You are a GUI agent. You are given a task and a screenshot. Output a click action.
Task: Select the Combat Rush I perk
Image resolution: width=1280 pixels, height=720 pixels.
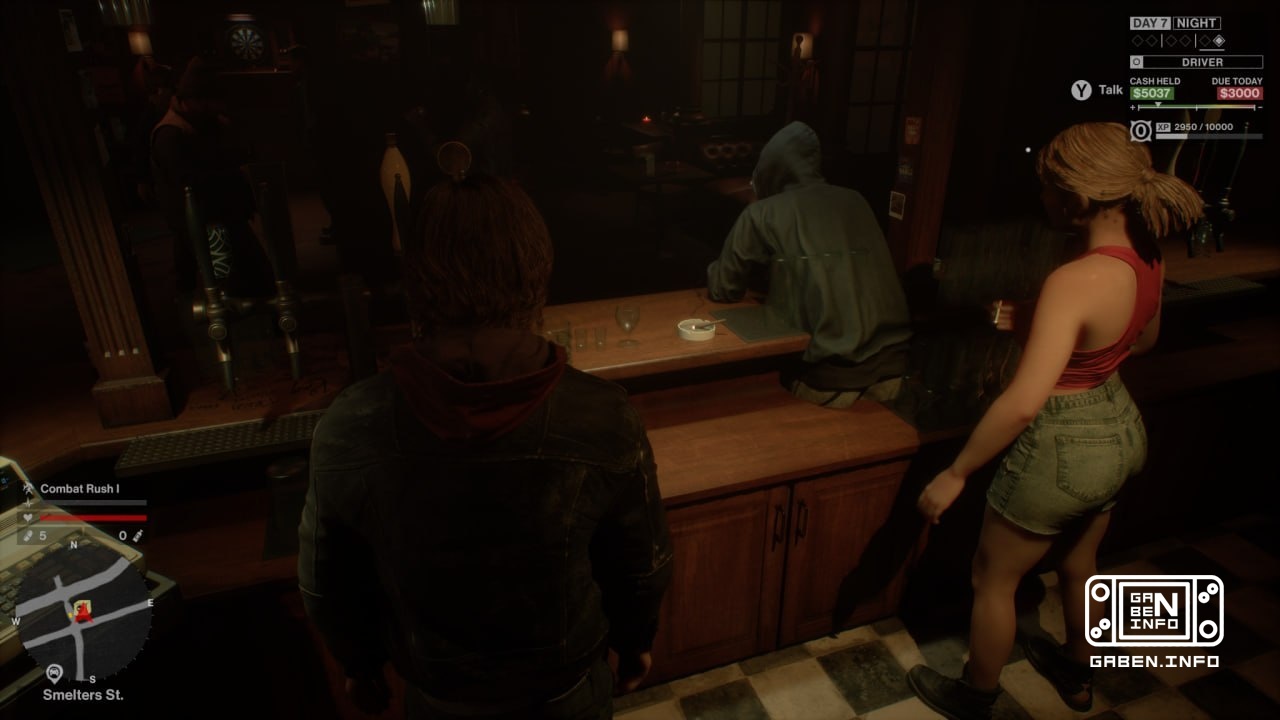(79, 489)
